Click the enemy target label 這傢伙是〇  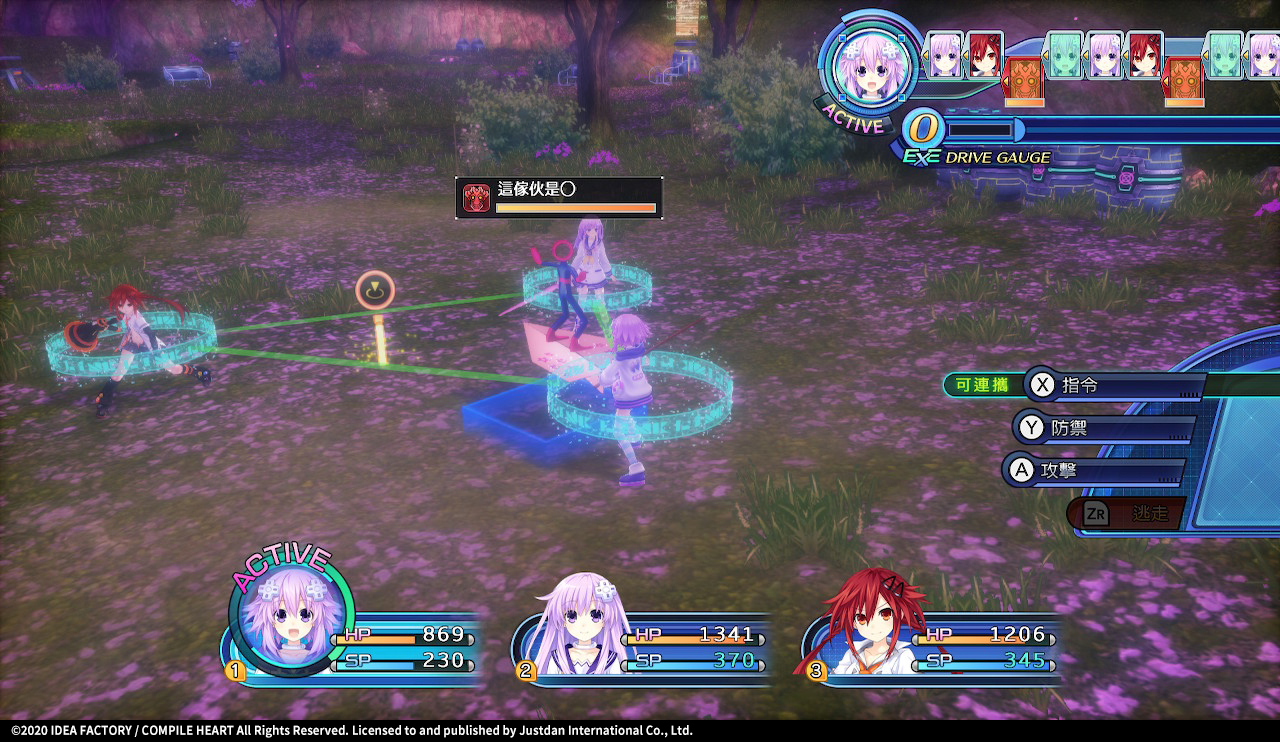tap(558, 197)
